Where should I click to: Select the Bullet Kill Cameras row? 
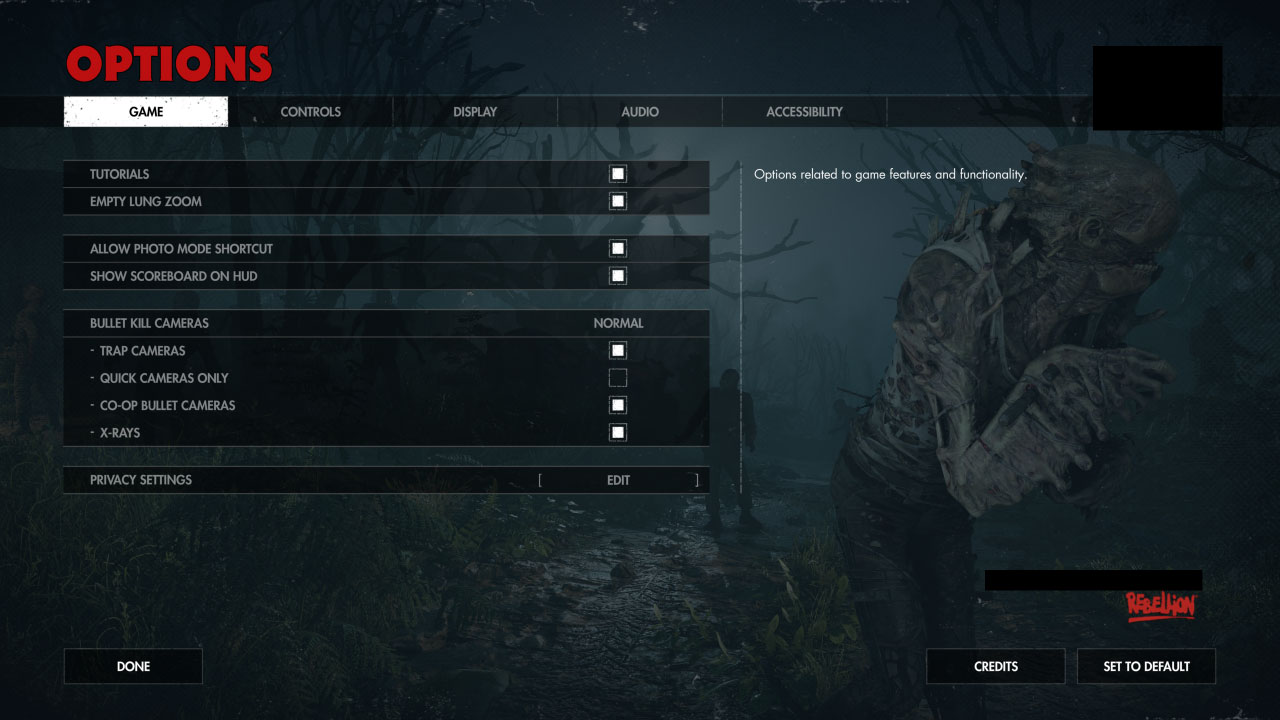(300, 323)
